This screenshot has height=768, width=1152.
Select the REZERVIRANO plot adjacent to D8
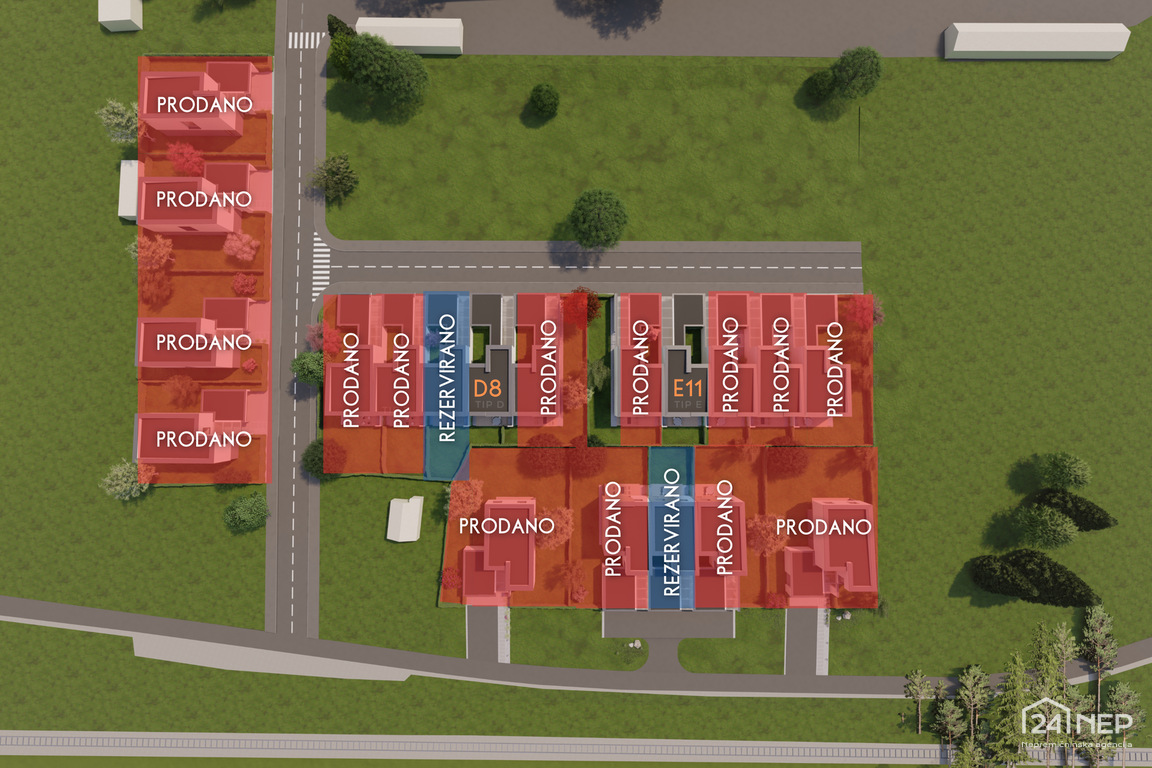pyautogui.click(x=447, y=380)
